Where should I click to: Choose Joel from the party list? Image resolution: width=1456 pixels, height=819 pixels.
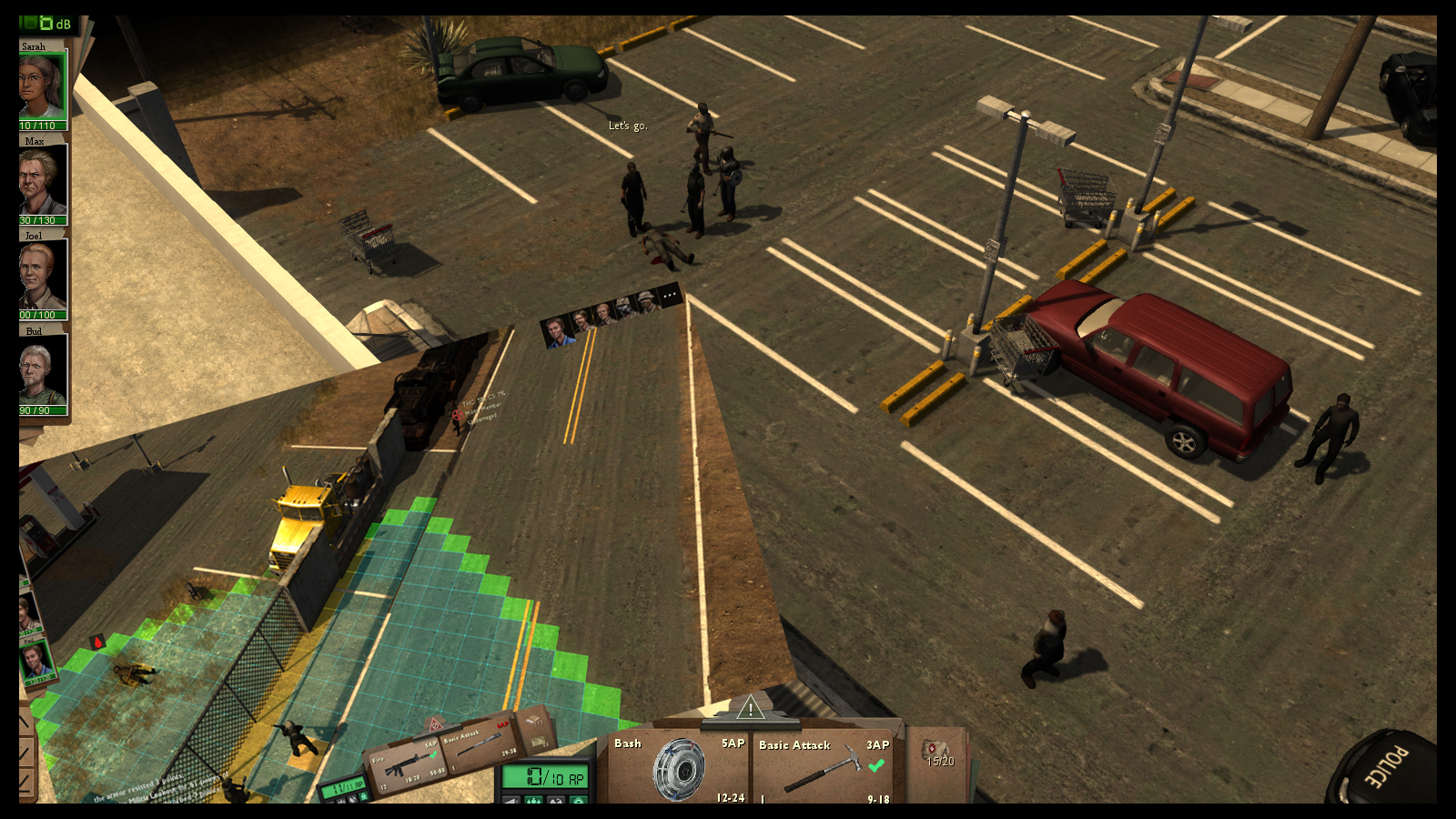pyautogui.click(x=43, y=276)
